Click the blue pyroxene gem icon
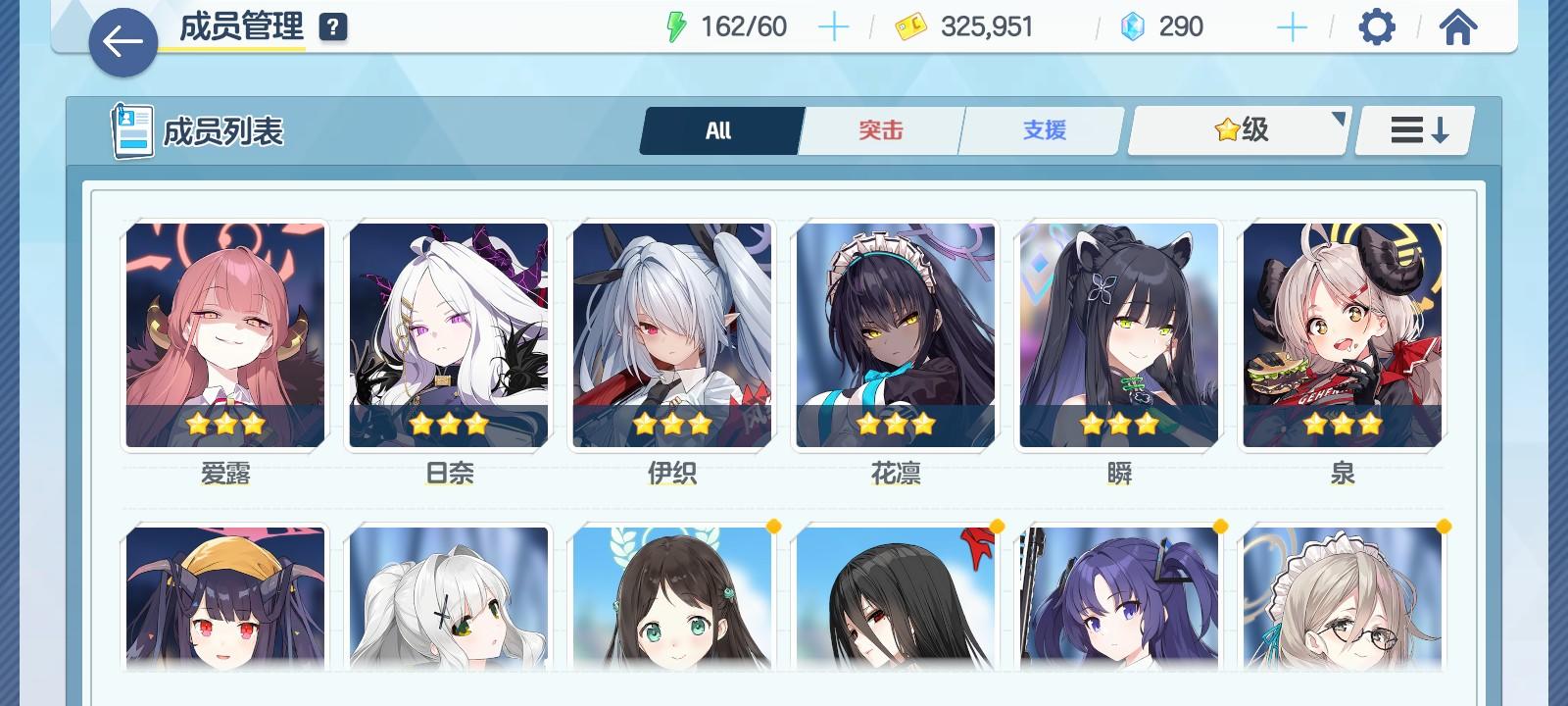 1134,26
